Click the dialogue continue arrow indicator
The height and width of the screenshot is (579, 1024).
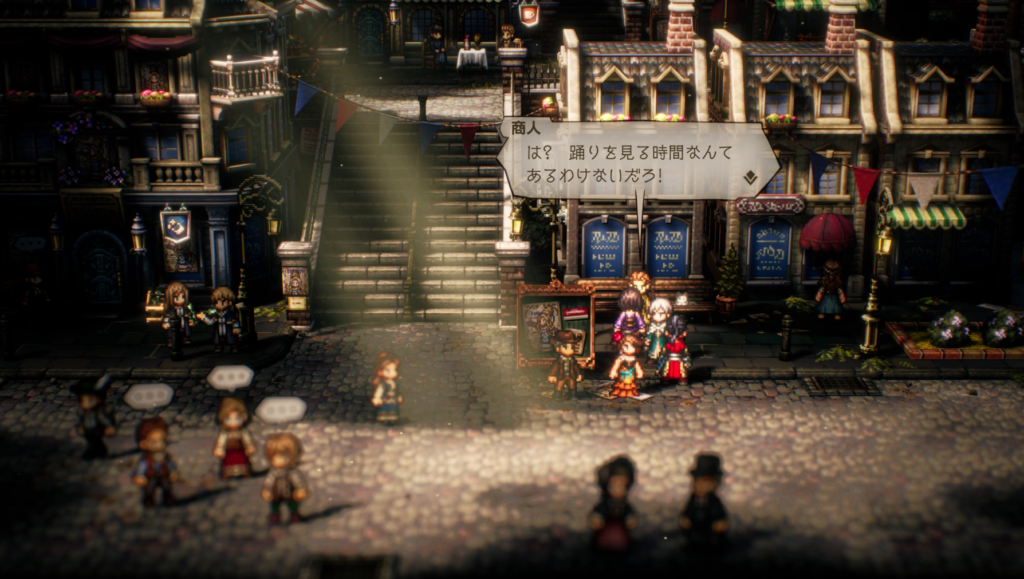tap(750, 178)
